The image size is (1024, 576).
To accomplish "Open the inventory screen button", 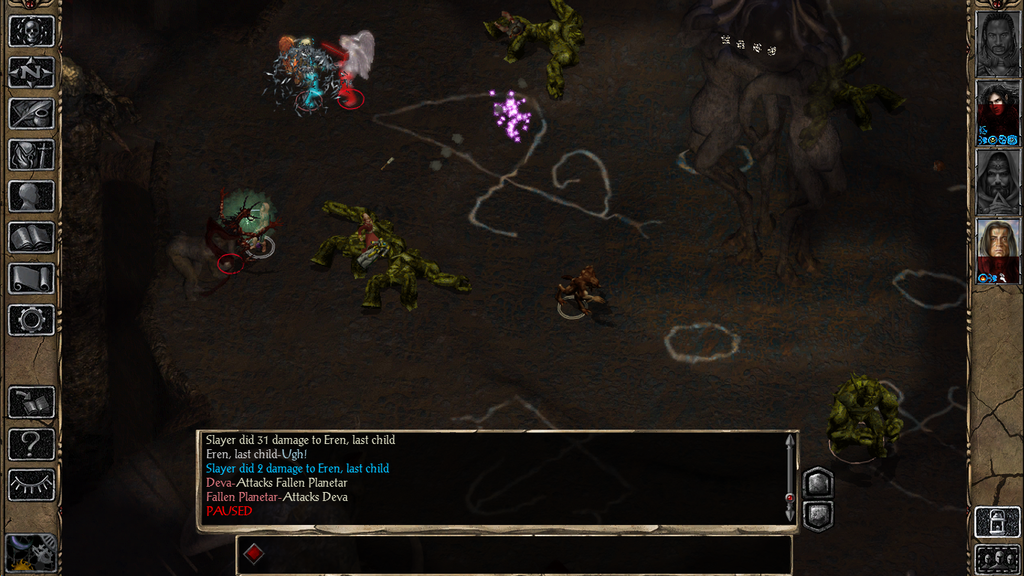I will 31,154.
